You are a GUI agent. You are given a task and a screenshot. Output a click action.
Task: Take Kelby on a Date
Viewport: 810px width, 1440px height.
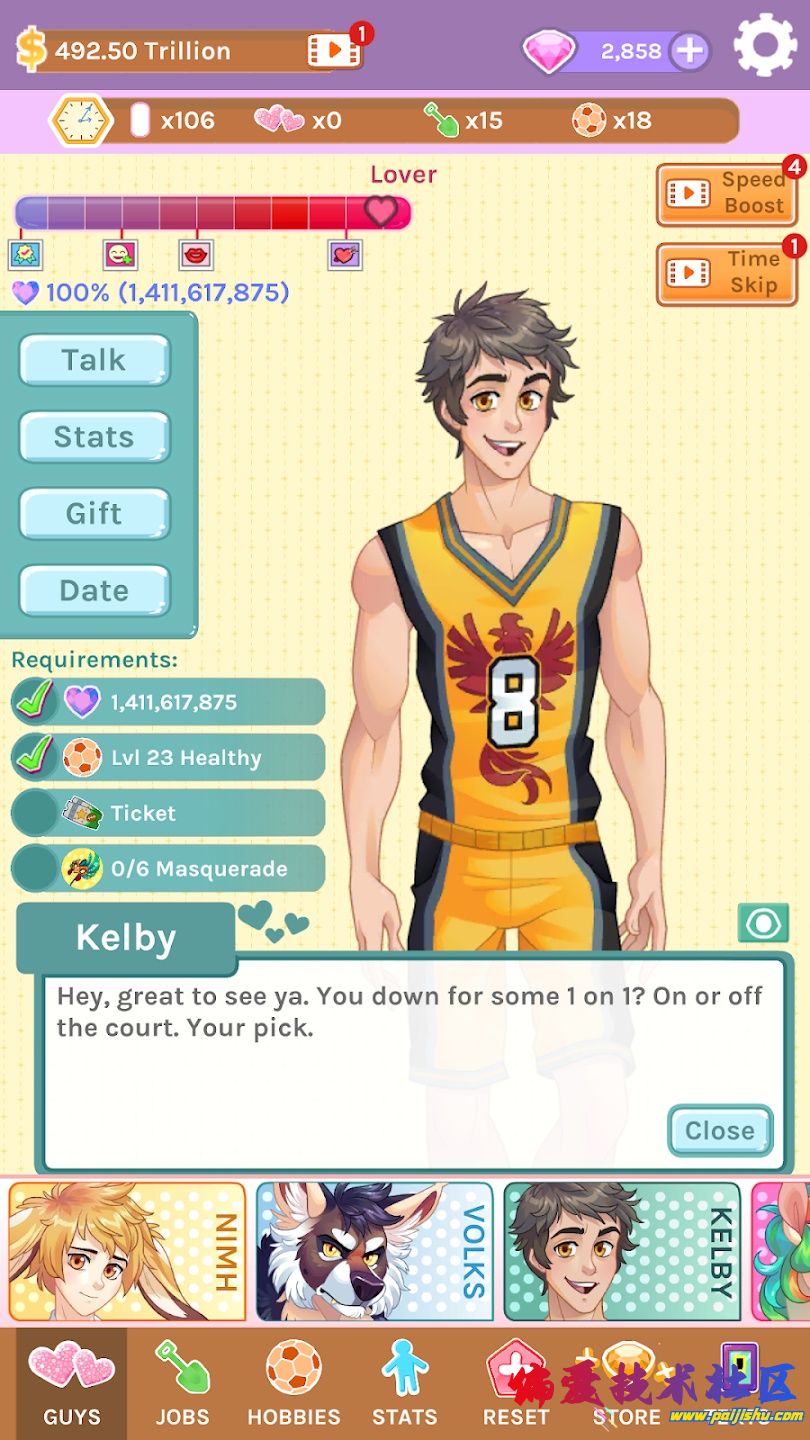point(94,591)
